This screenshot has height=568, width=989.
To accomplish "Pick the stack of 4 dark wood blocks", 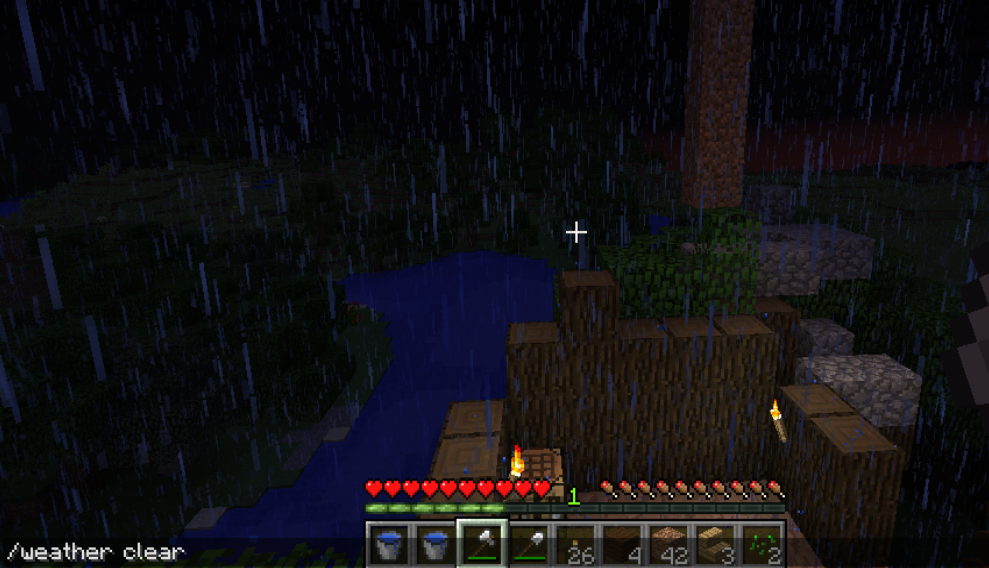I will [x=622, y=545].
